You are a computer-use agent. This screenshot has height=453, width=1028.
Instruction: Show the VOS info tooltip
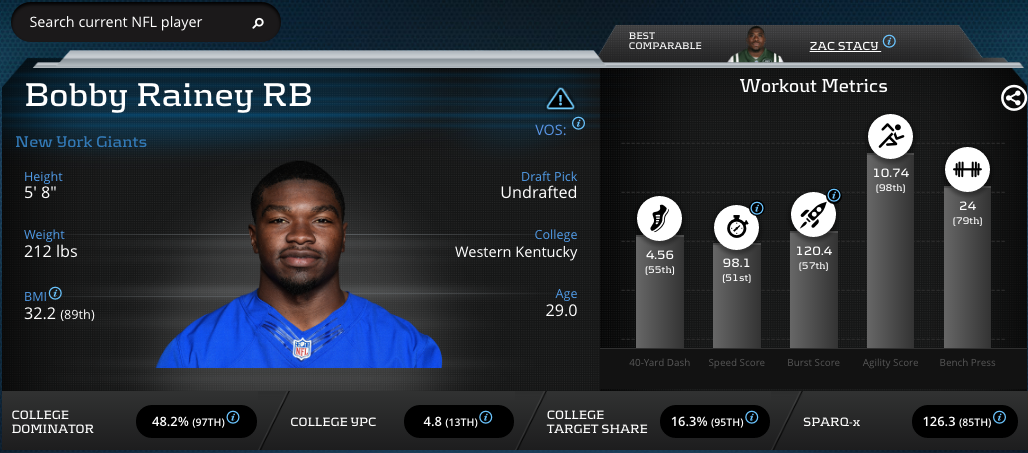(578, 124)
